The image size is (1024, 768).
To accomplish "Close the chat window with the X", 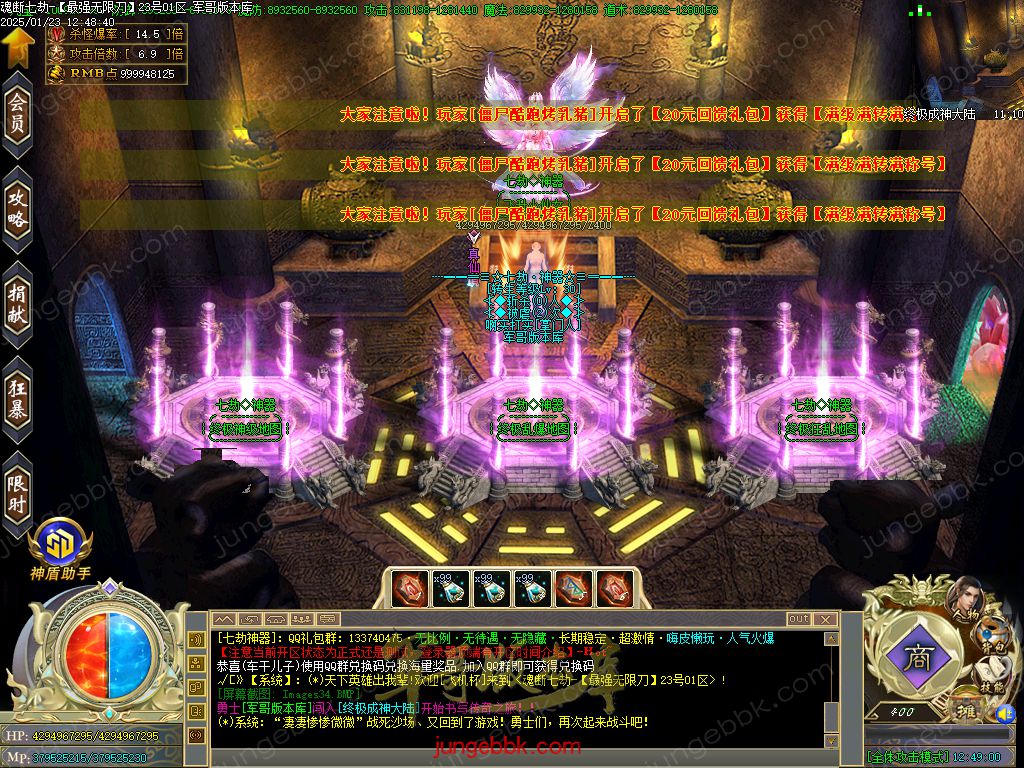I will pos(826,619).
